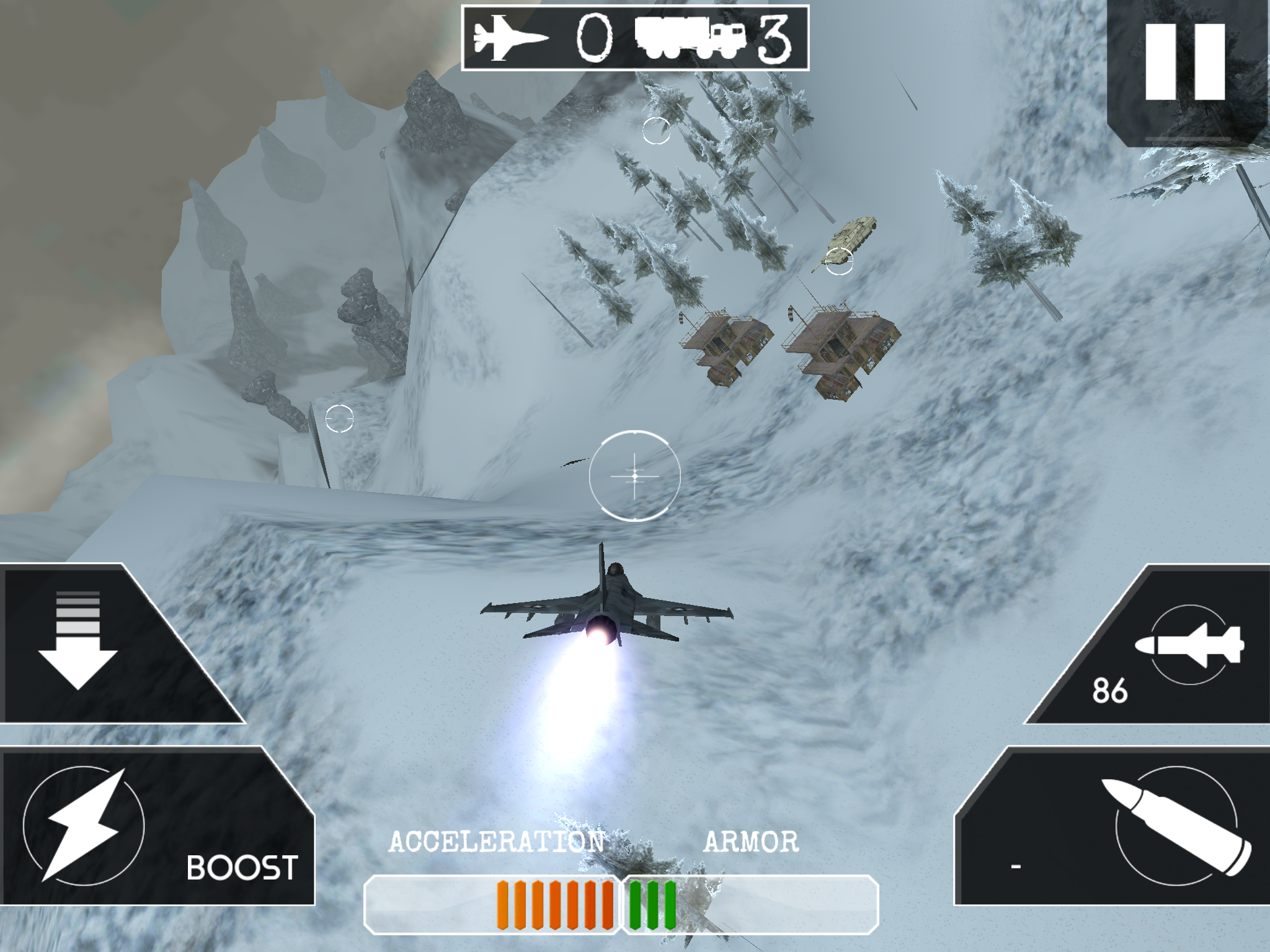Tap the ARMOR label
The image size is (1270, 952).
(752, 842)
